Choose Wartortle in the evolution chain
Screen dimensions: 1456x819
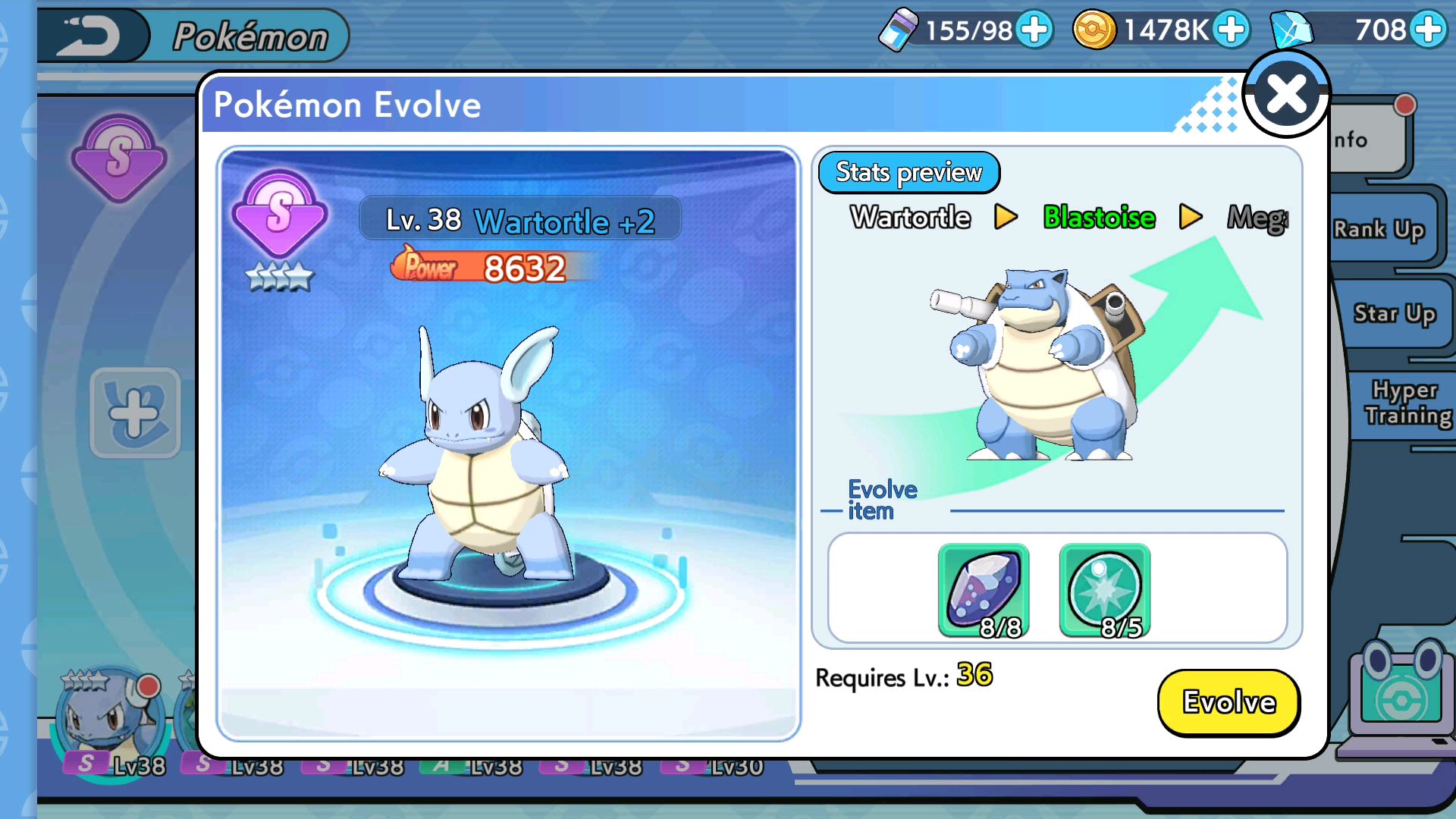(910, 218)
